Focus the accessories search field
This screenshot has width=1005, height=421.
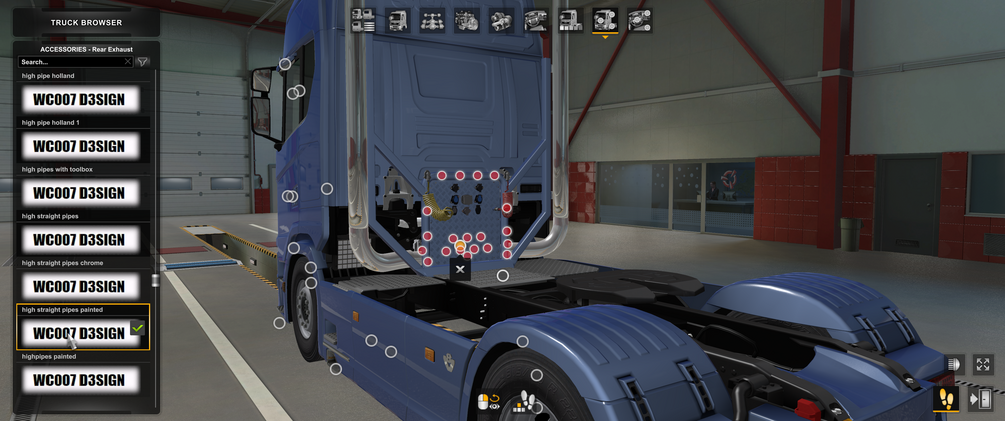[70, 62]
